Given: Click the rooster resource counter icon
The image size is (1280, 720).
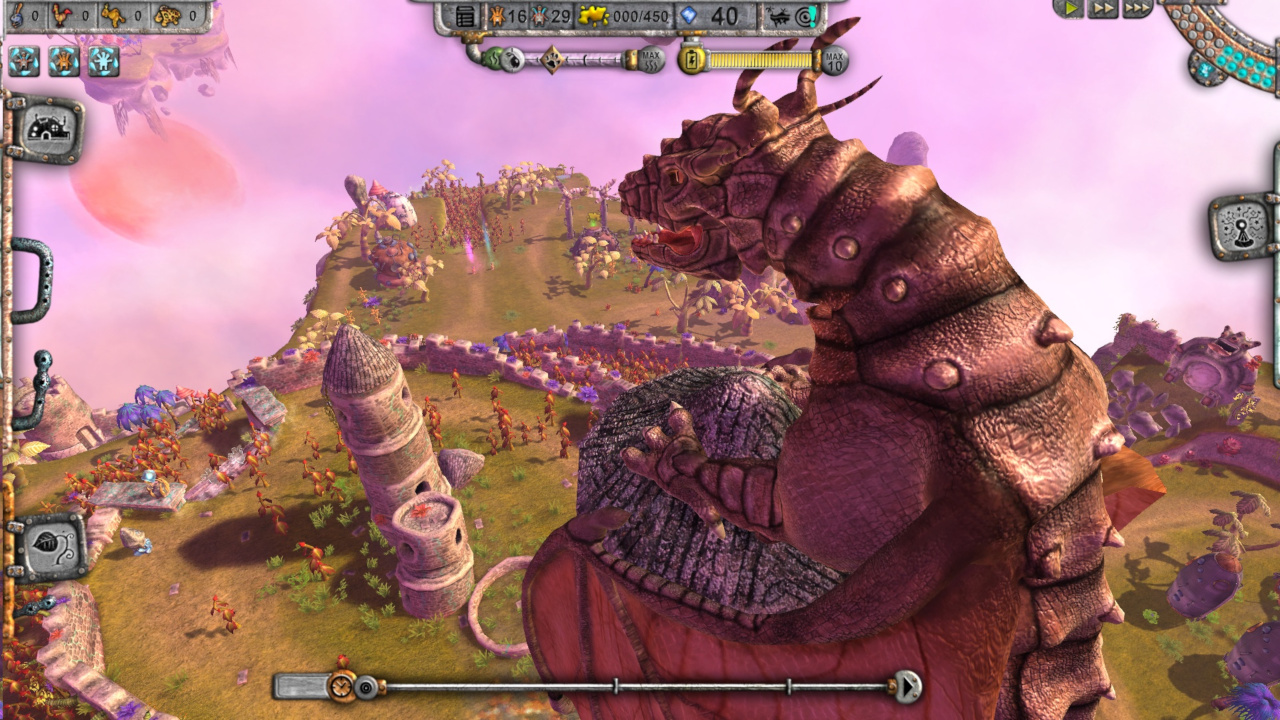Looking at the screenshot, I should (x=62, y=15).
